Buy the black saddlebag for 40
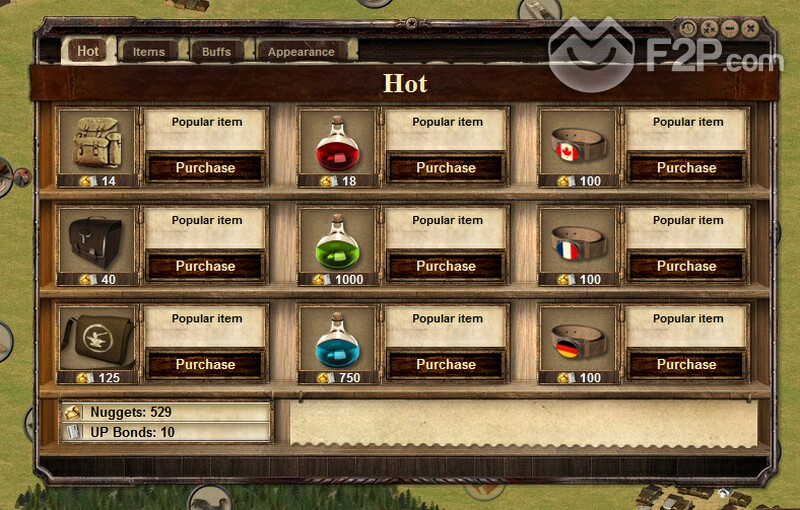Viewport: 800px width, 510px height. coord(205,266)
